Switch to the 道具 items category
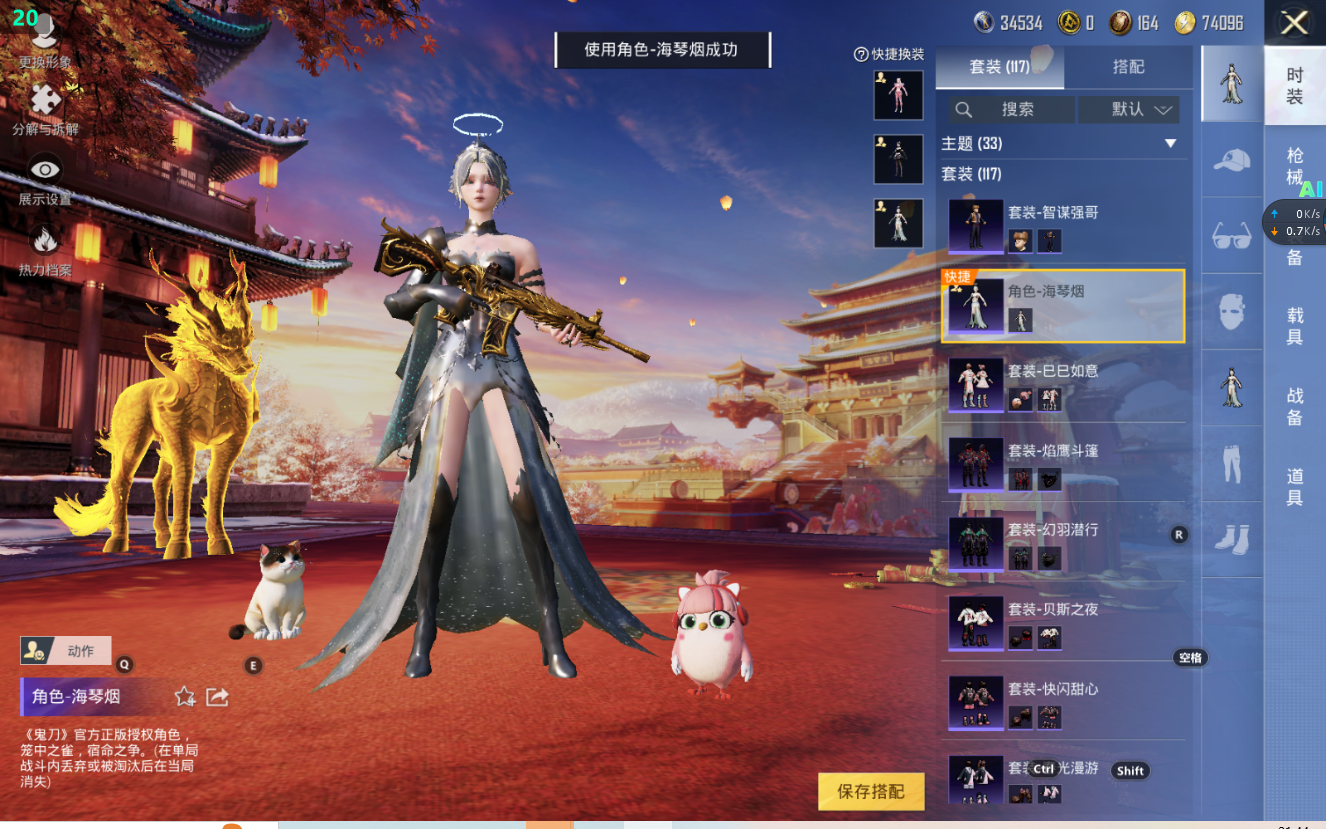 [1295, 486]
